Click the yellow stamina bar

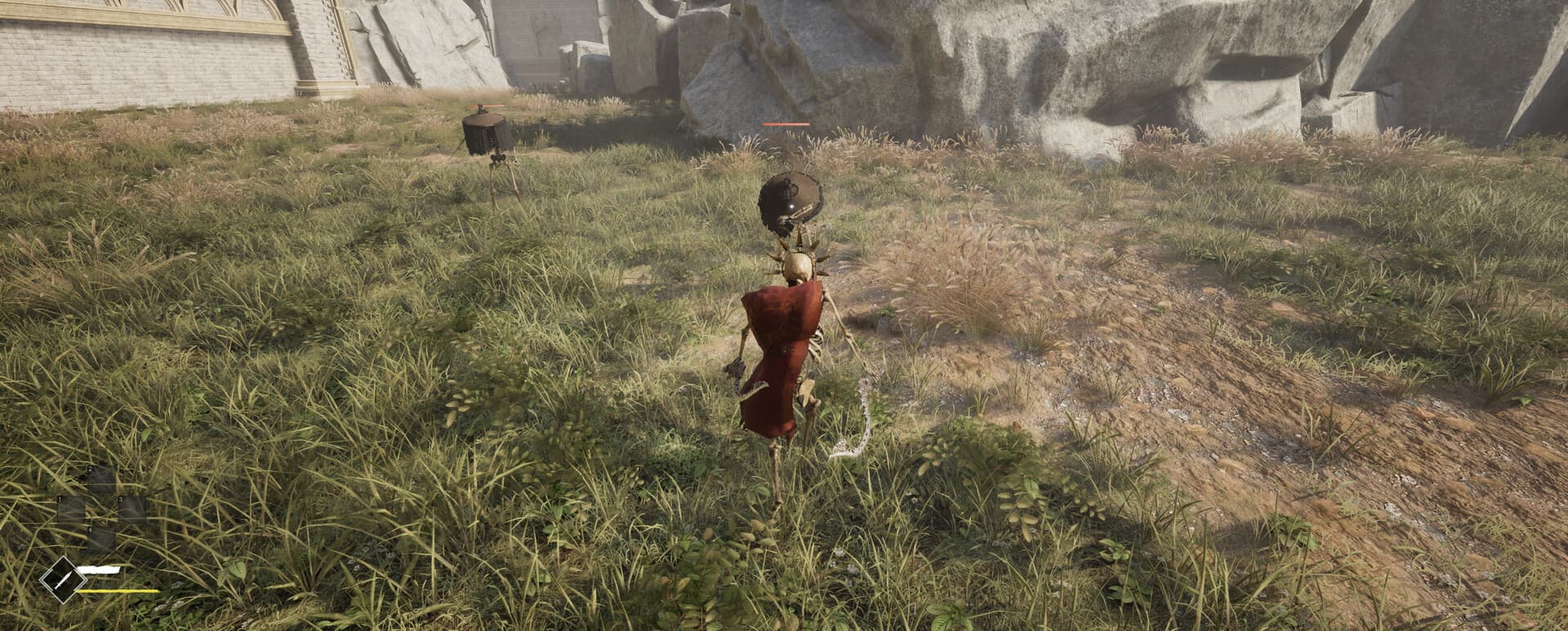point(118,591)
